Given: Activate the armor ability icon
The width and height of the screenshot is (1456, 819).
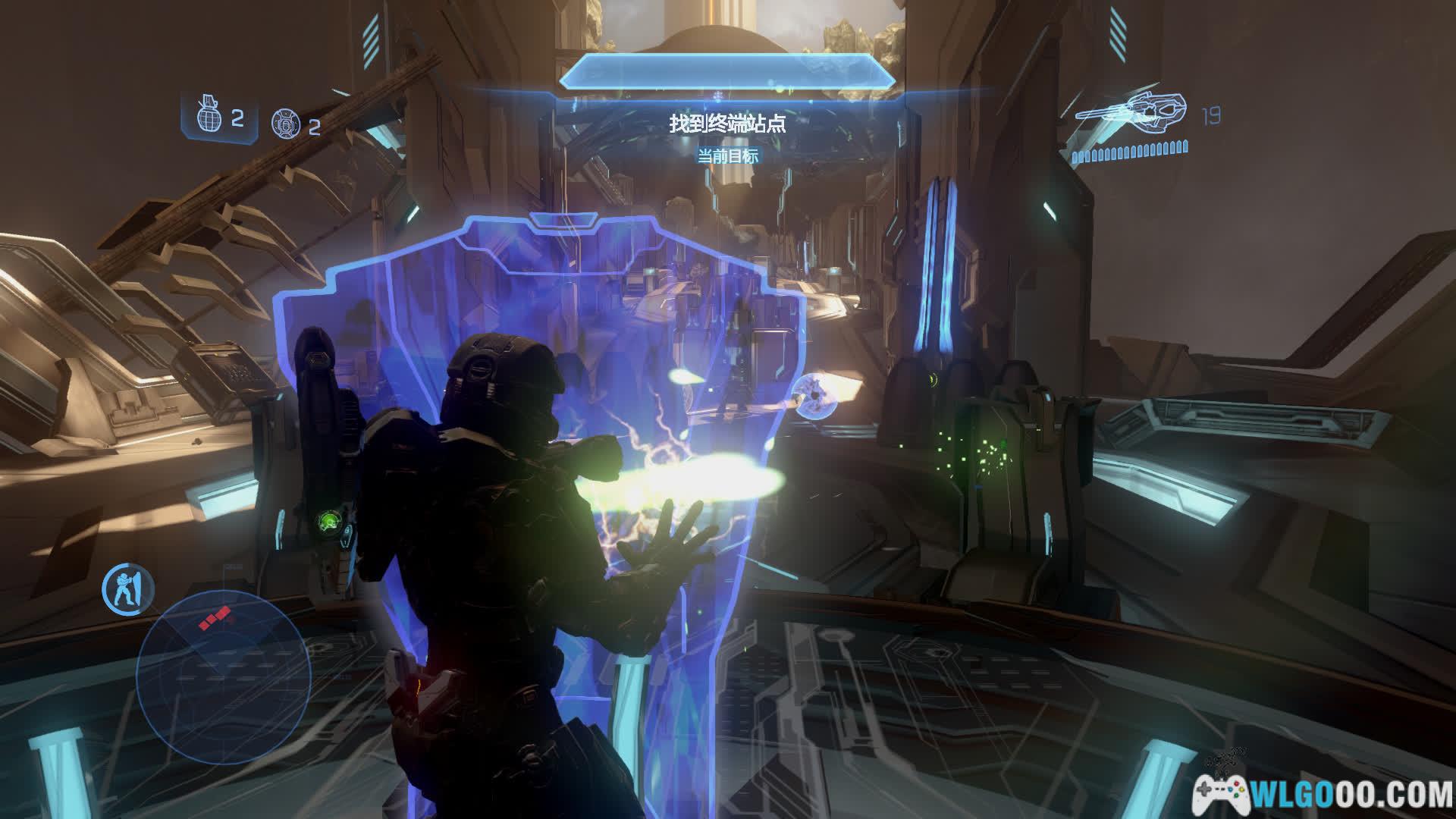Looking at the screenshot, I should 128,588.
